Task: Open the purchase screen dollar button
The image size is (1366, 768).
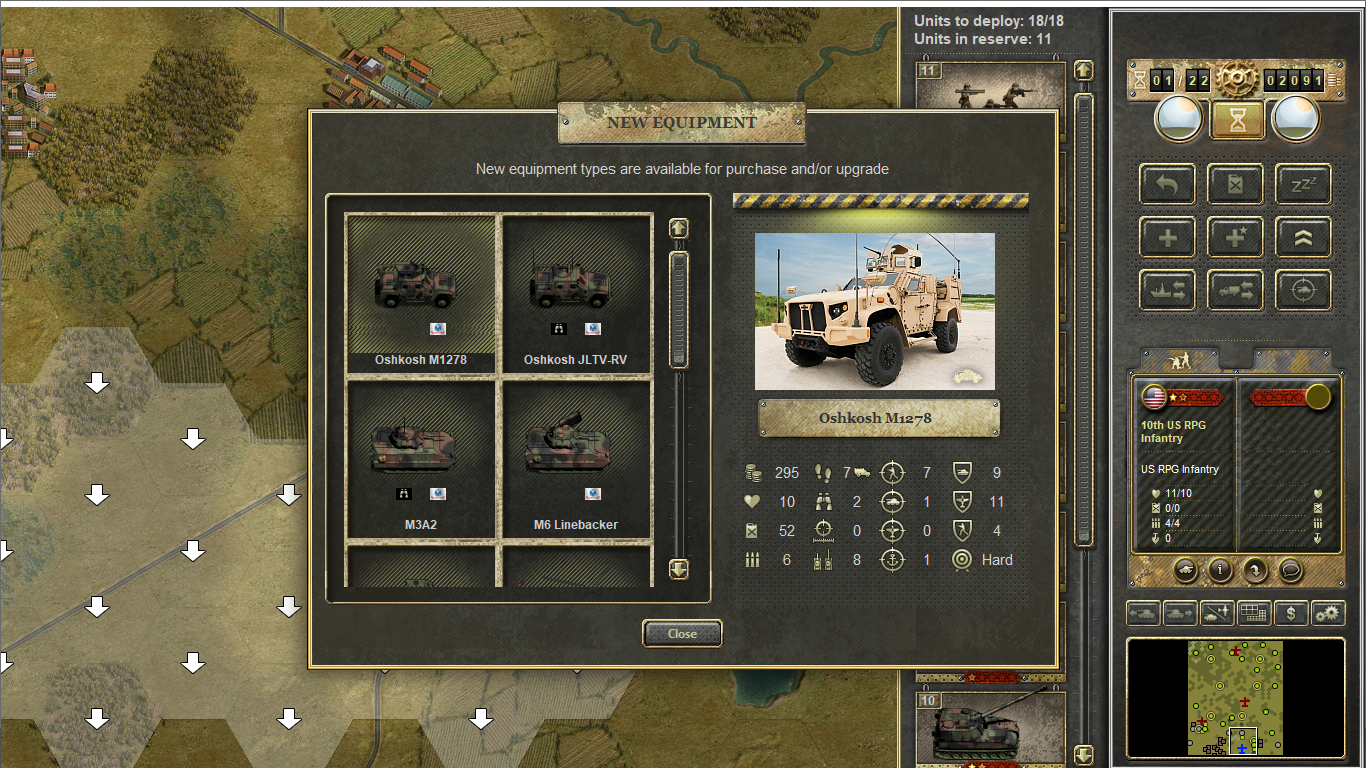Action: (1291, 613)
